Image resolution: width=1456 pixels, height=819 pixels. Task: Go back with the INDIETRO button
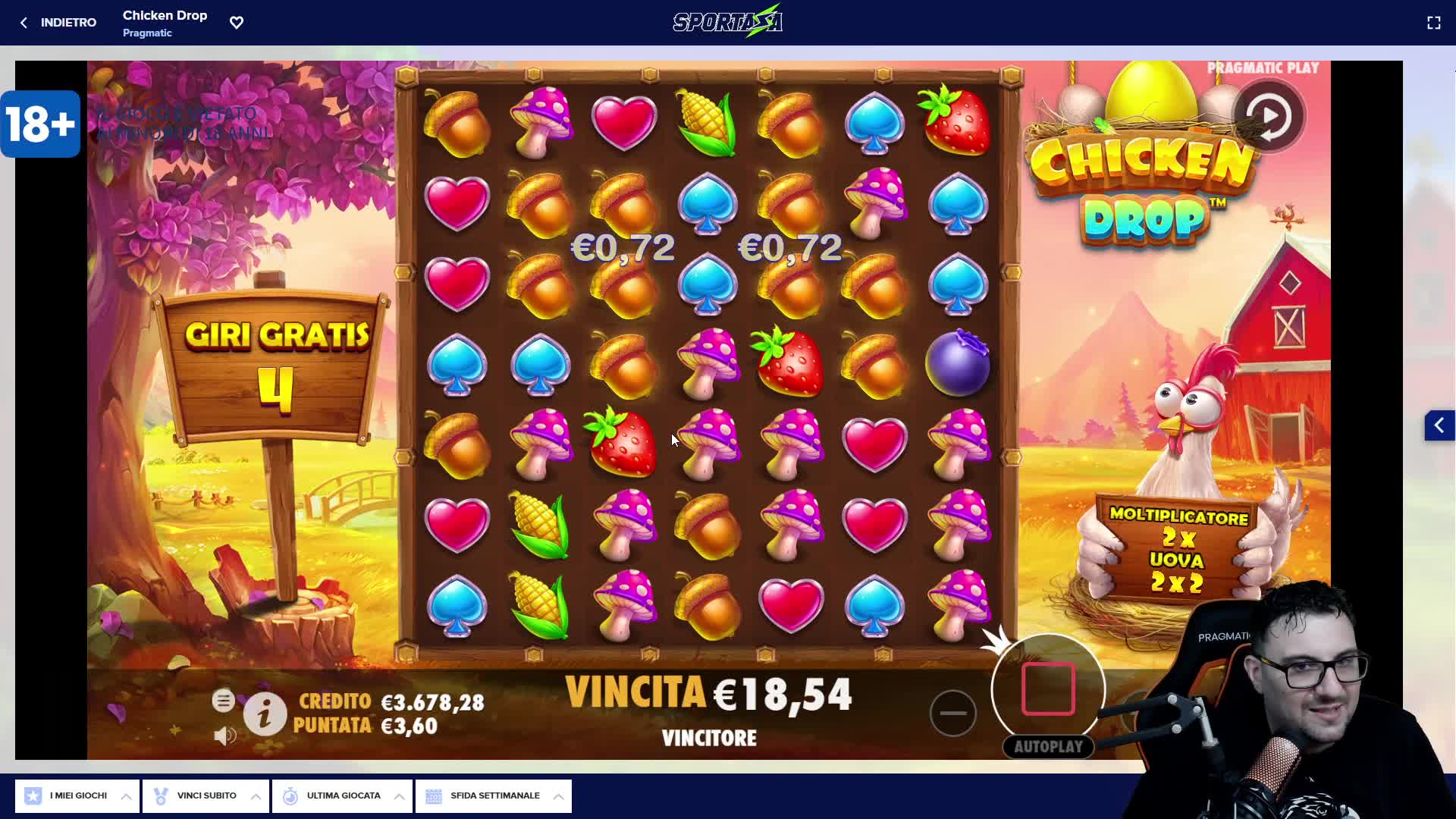58,23
